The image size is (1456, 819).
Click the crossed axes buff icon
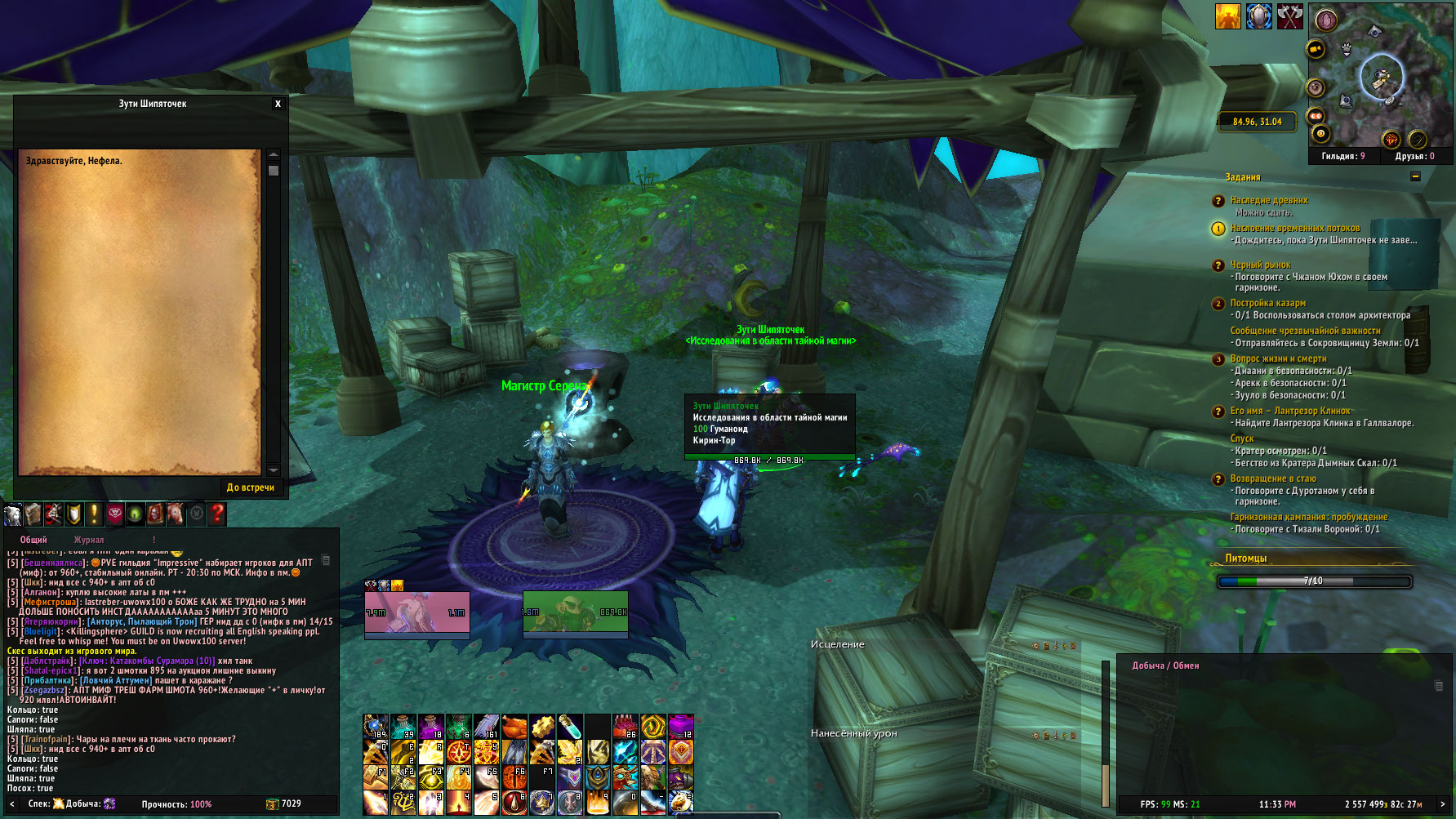coord(1290,16)
